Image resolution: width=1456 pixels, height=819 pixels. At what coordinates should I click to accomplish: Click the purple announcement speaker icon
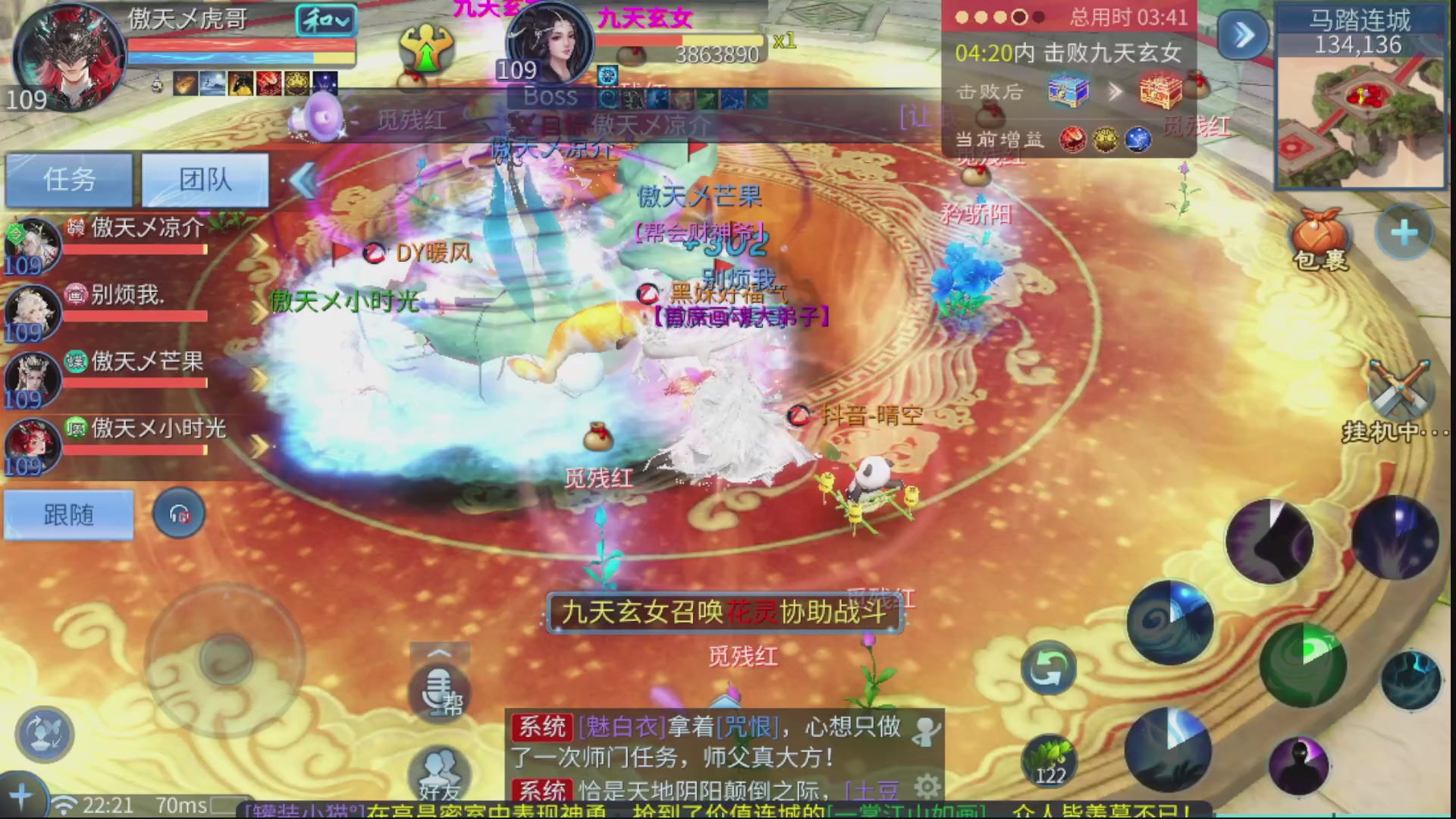(321, 118)
